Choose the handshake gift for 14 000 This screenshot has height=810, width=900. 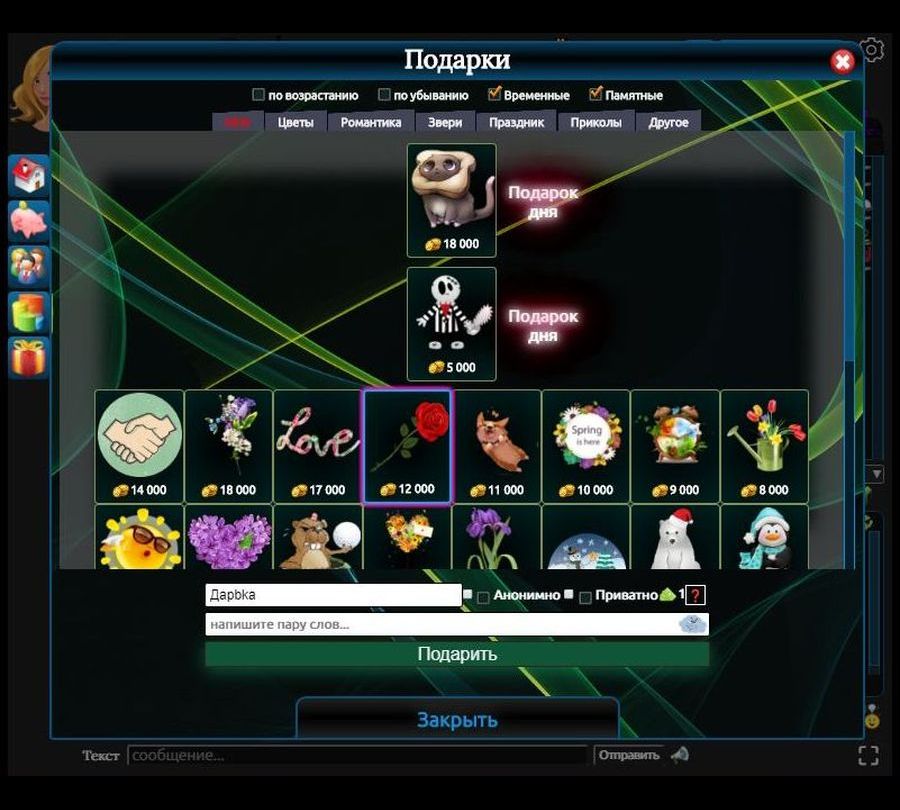pyautogui.click(x=140, y=445)
